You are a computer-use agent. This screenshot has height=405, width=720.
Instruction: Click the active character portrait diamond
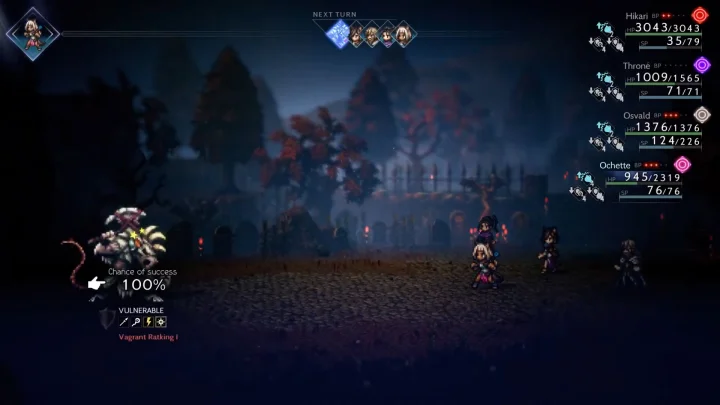point(32,33)
